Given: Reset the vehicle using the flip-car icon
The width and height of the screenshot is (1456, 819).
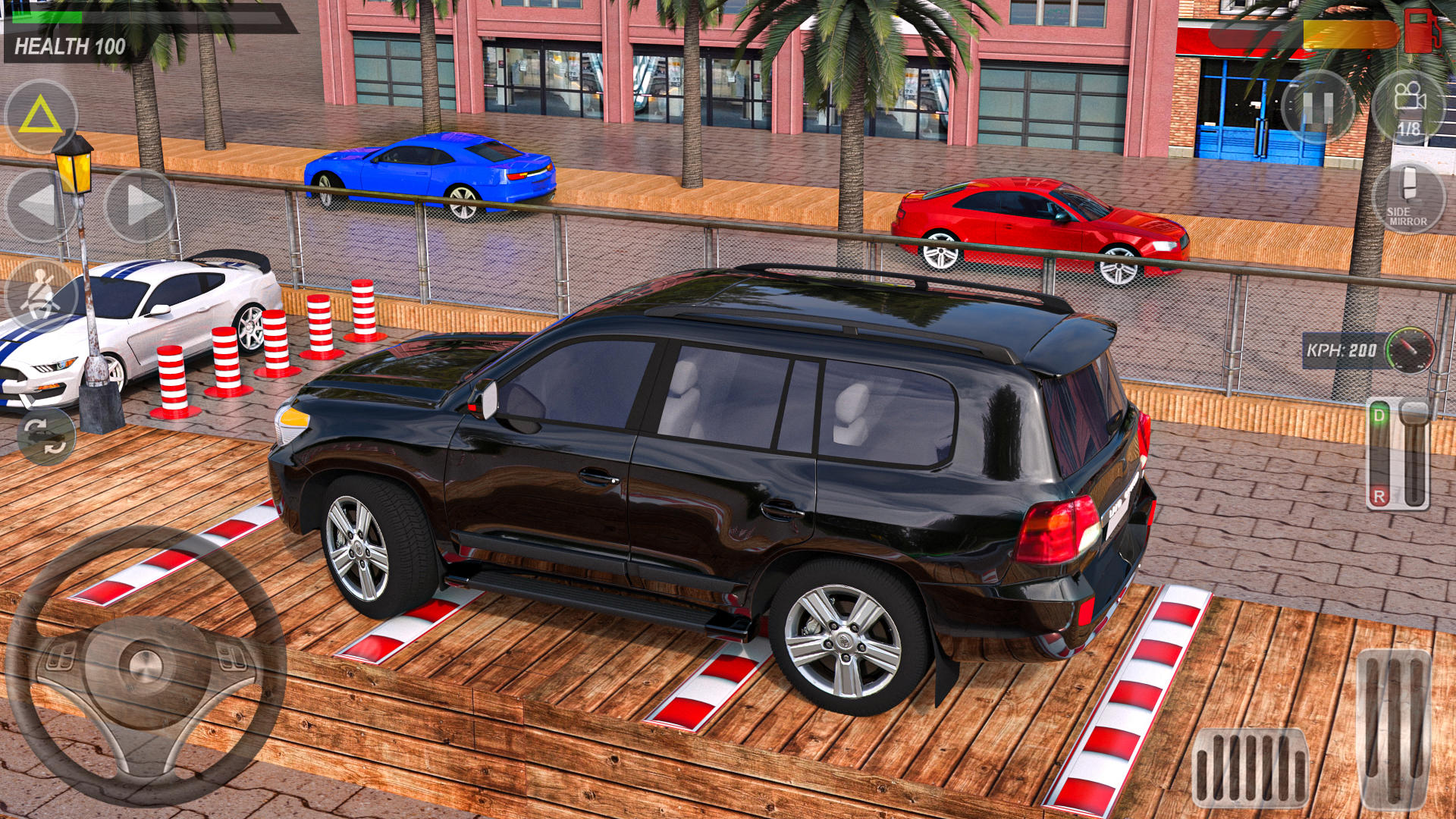Looking at the screenshot, I should 43,438.
